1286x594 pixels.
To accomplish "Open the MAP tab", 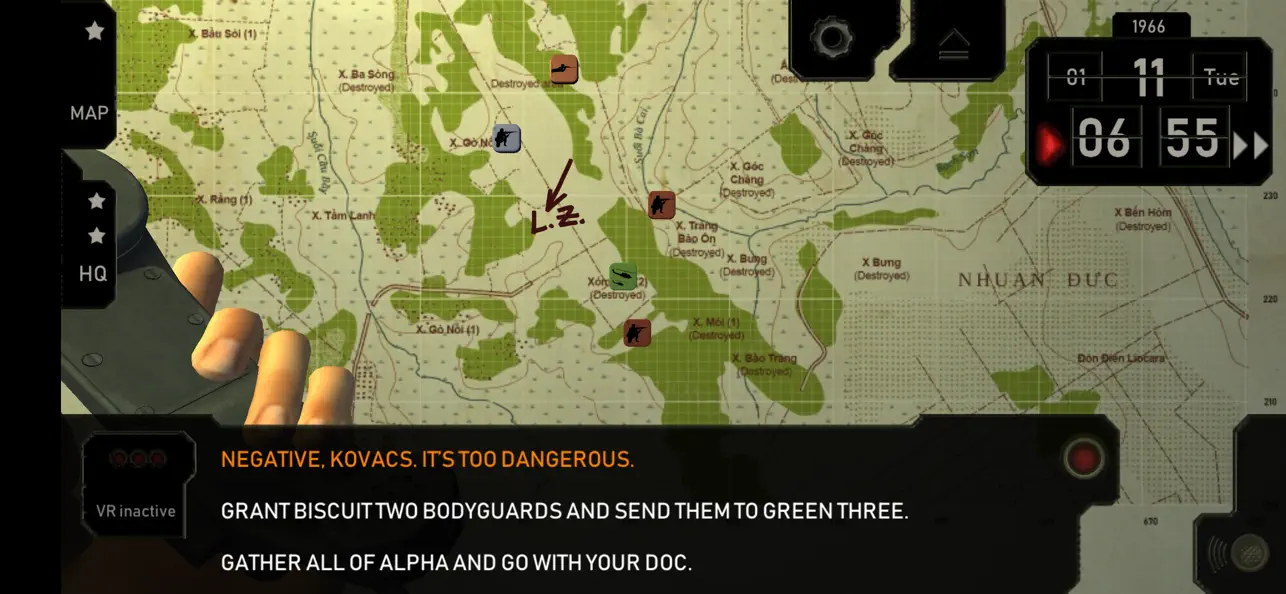I will (89, 113).
